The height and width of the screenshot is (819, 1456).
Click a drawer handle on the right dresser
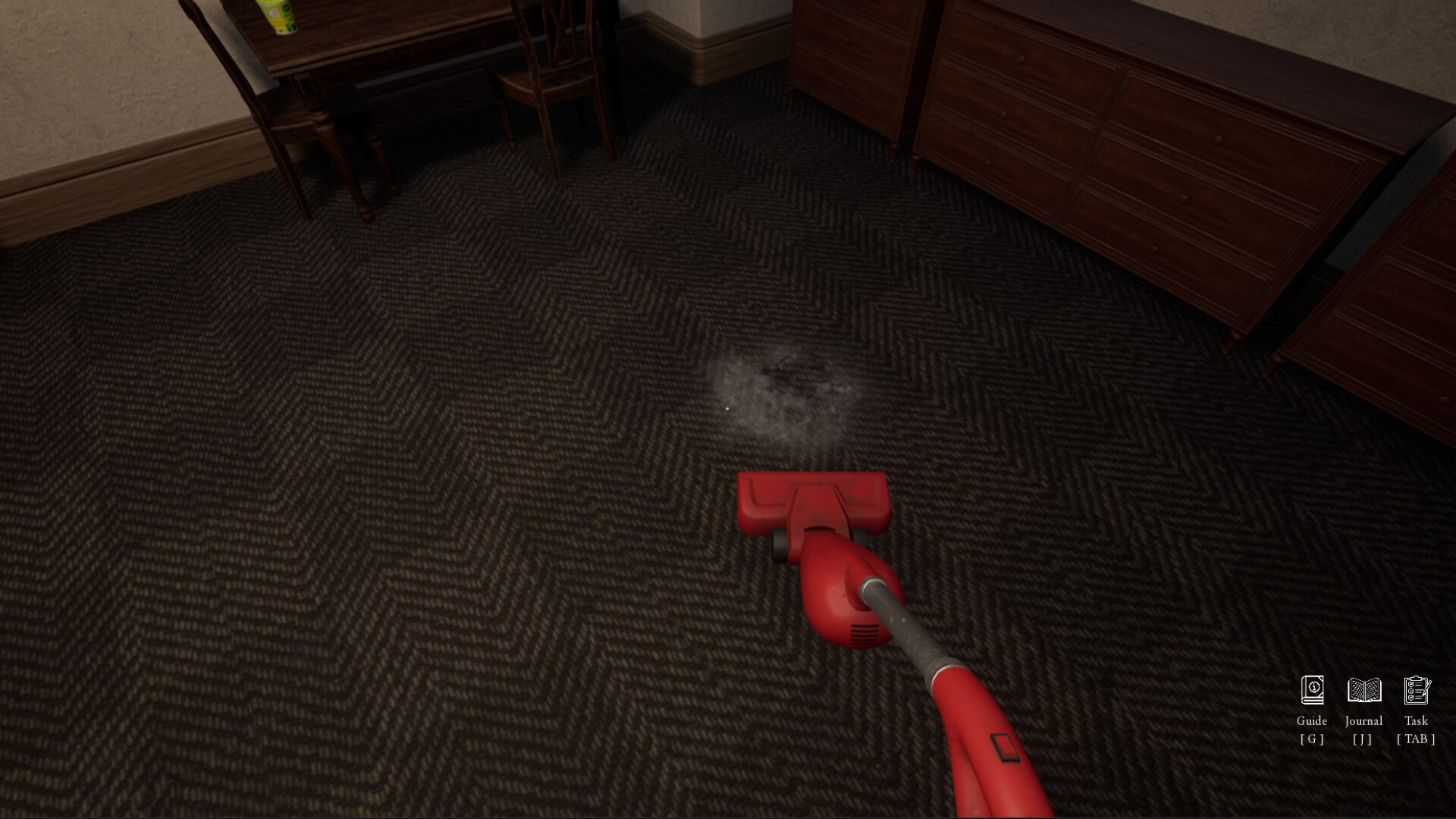(1220, 140)
